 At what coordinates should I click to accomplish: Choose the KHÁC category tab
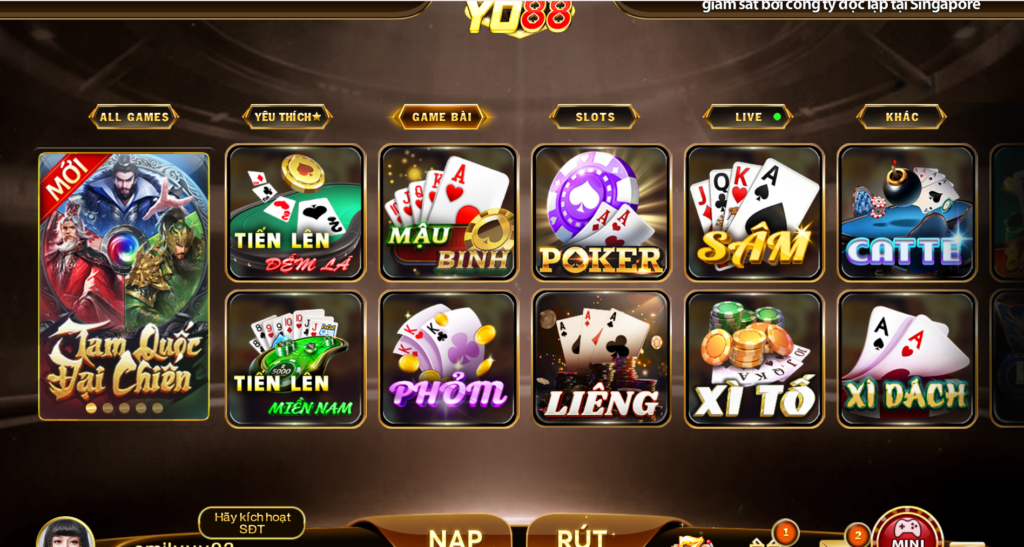pos(902,117)
